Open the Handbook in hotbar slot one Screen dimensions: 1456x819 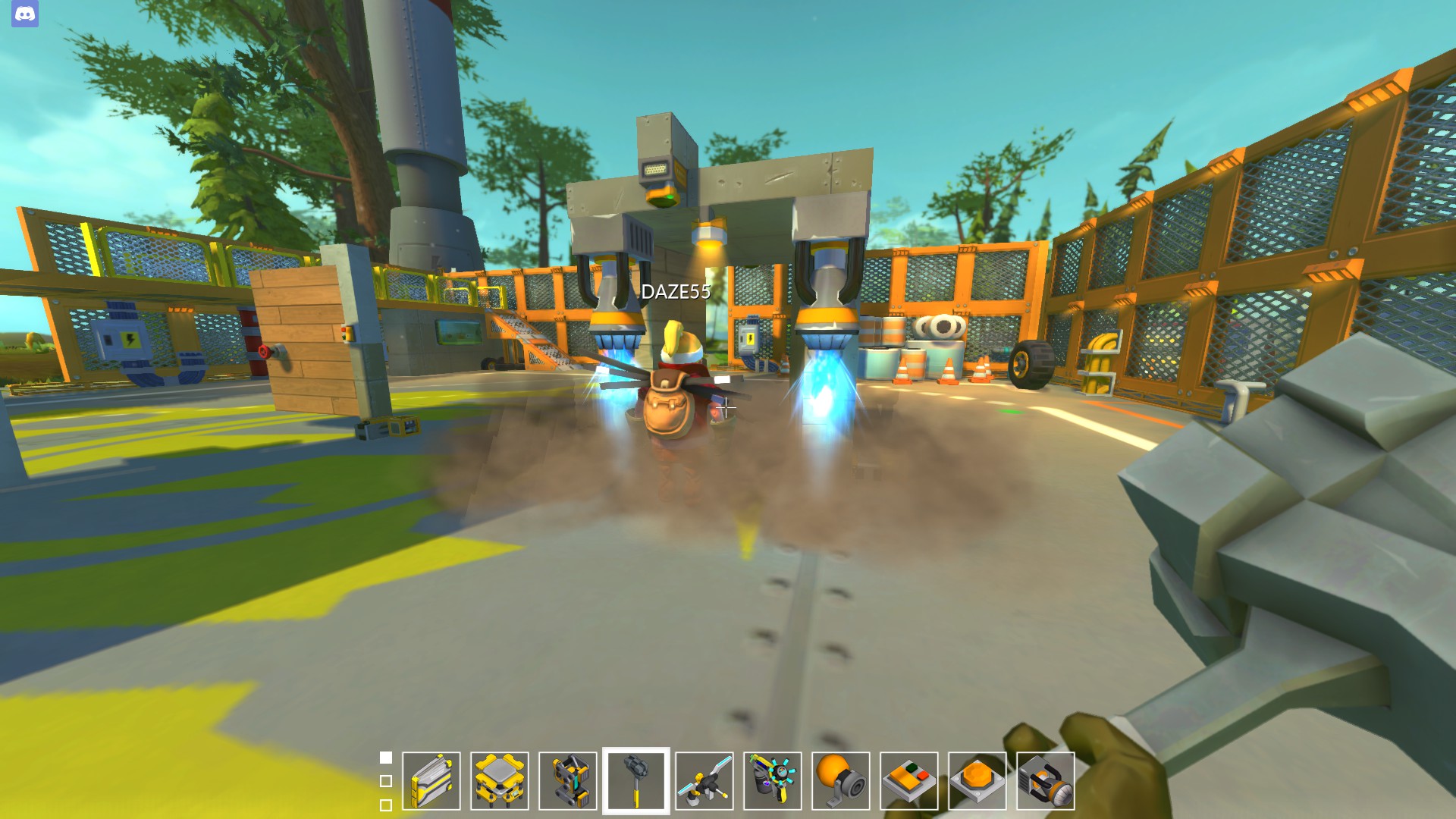click(431, 781)
